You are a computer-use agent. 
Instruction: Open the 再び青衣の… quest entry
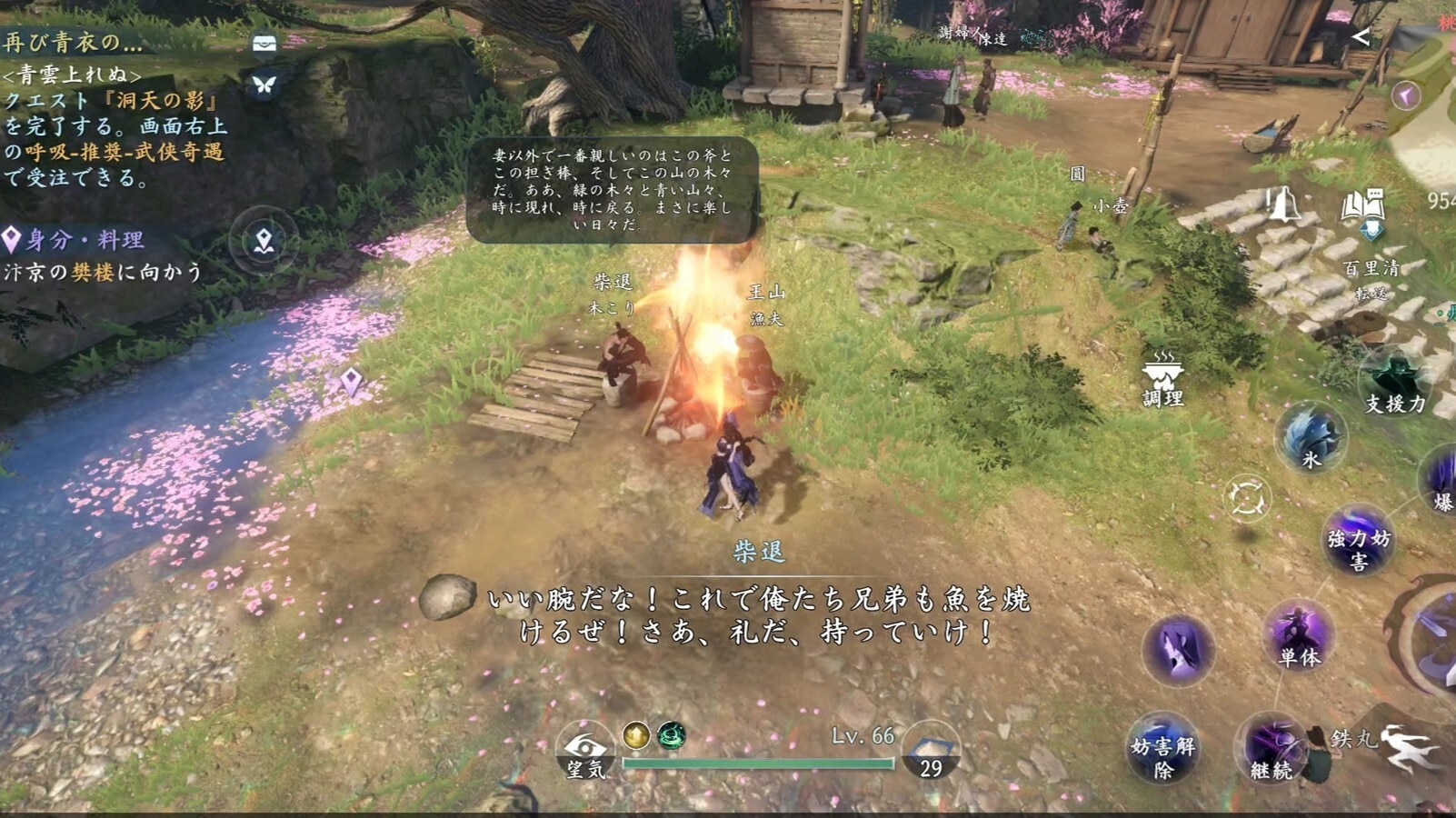[x=73, y=42]
